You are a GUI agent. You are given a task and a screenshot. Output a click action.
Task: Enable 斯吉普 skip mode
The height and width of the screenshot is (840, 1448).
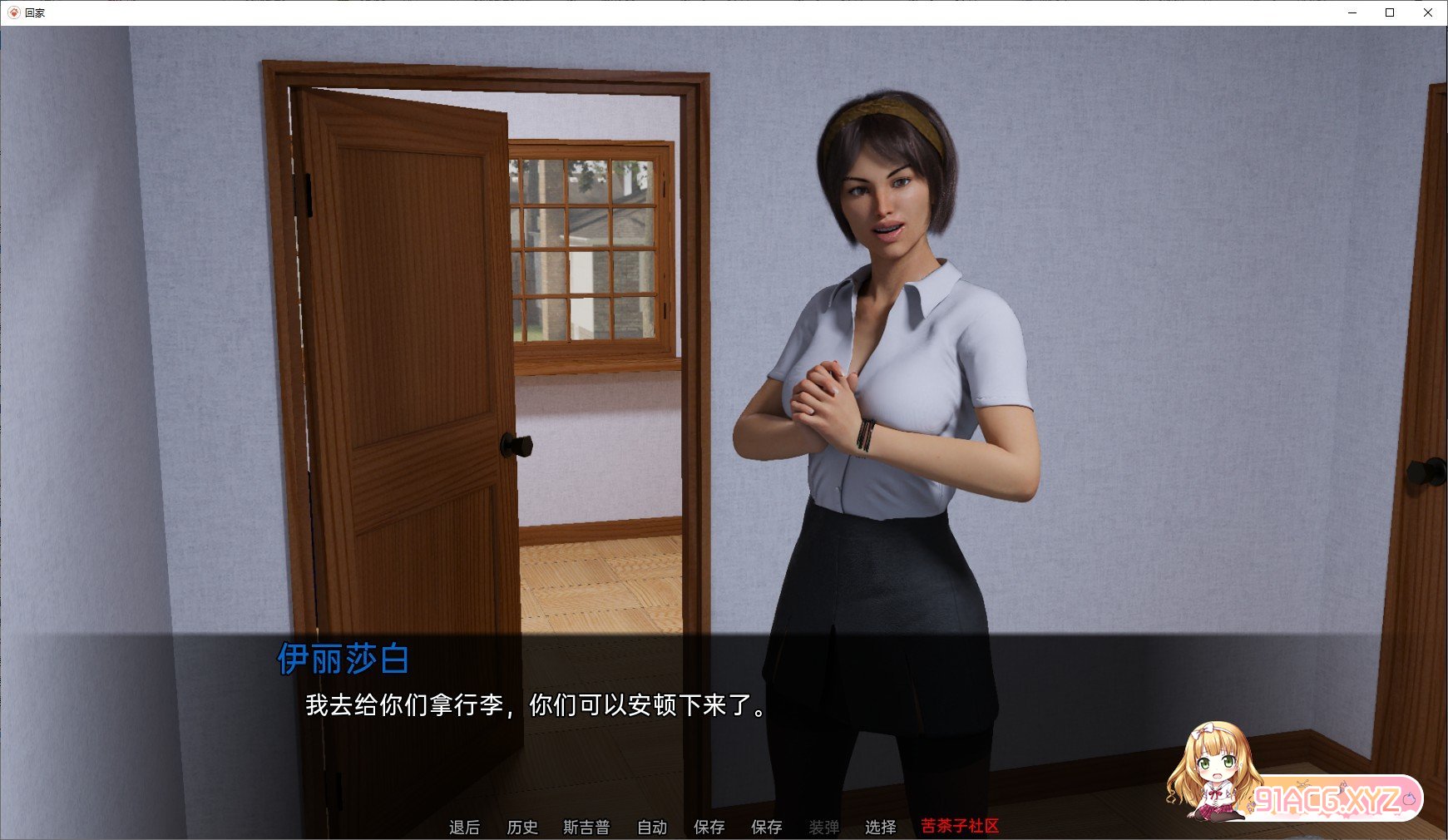(588, 828)
